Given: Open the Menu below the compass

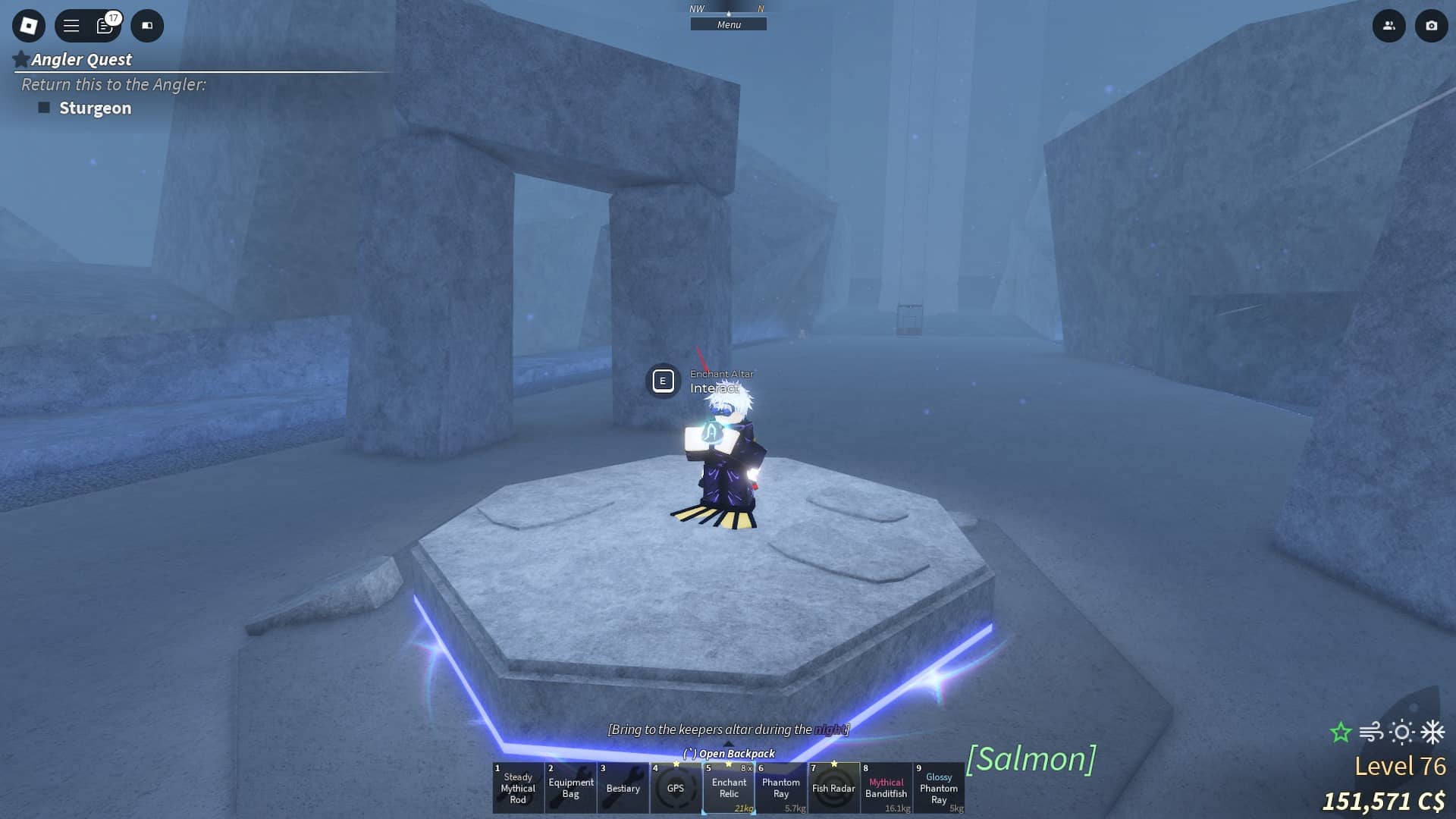Looking at the screenshot, I should click(729, 24).
